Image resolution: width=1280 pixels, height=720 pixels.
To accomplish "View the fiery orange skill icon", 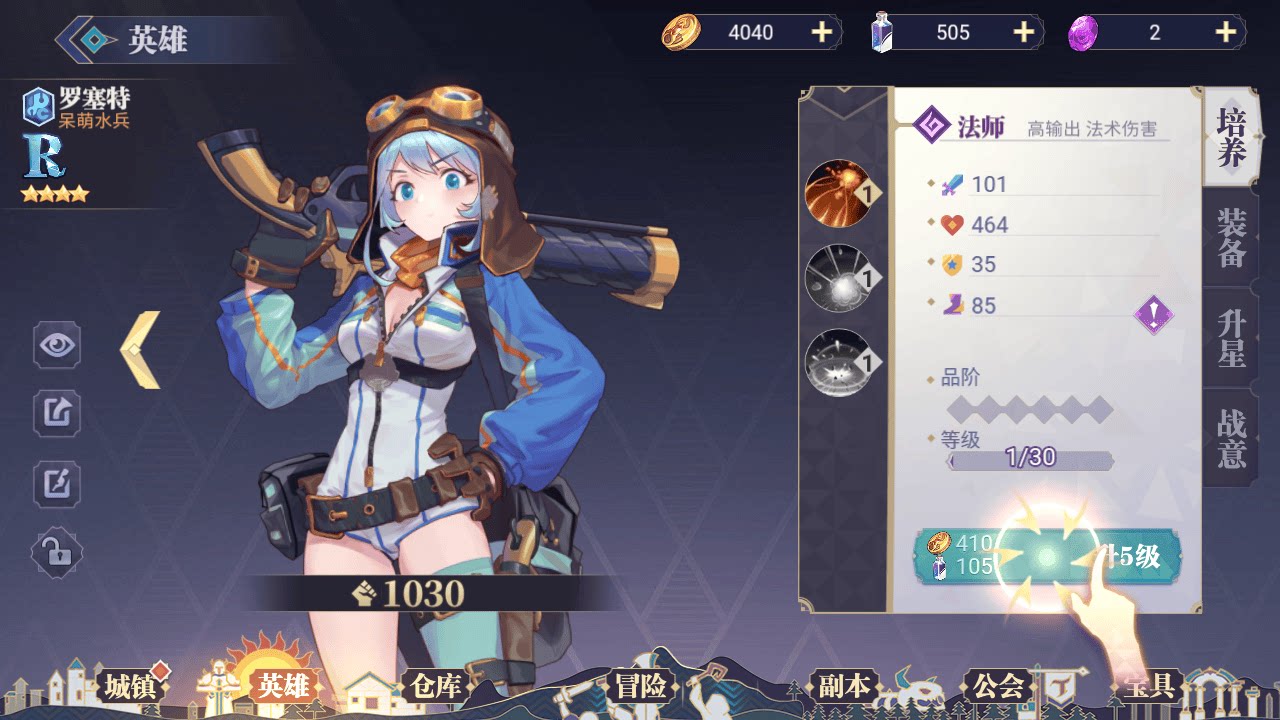I will [838, 194].
